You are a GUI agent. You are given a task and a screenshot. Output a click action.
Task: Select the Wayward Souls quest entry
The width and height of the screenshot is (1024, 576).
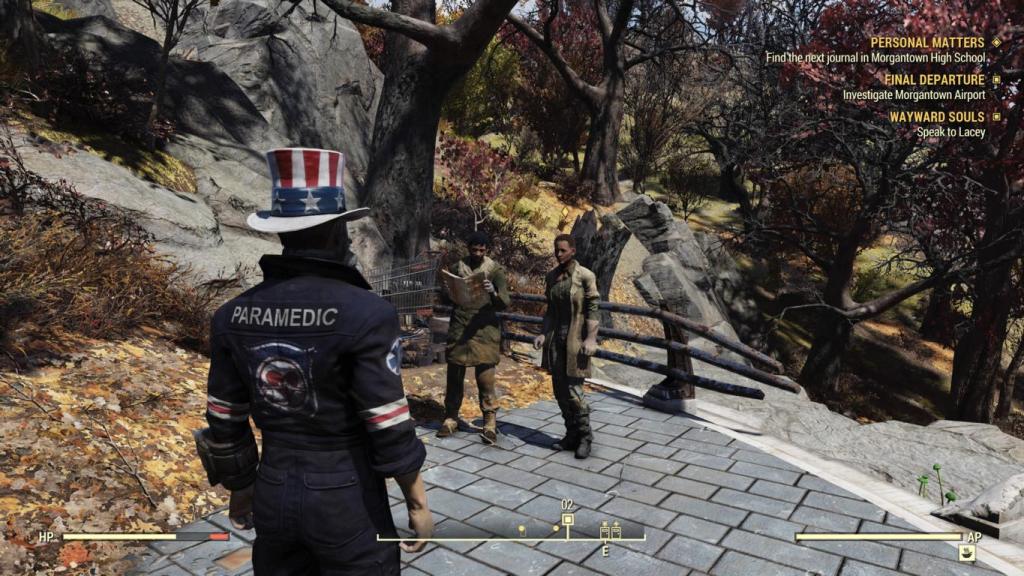pos(936,117)
